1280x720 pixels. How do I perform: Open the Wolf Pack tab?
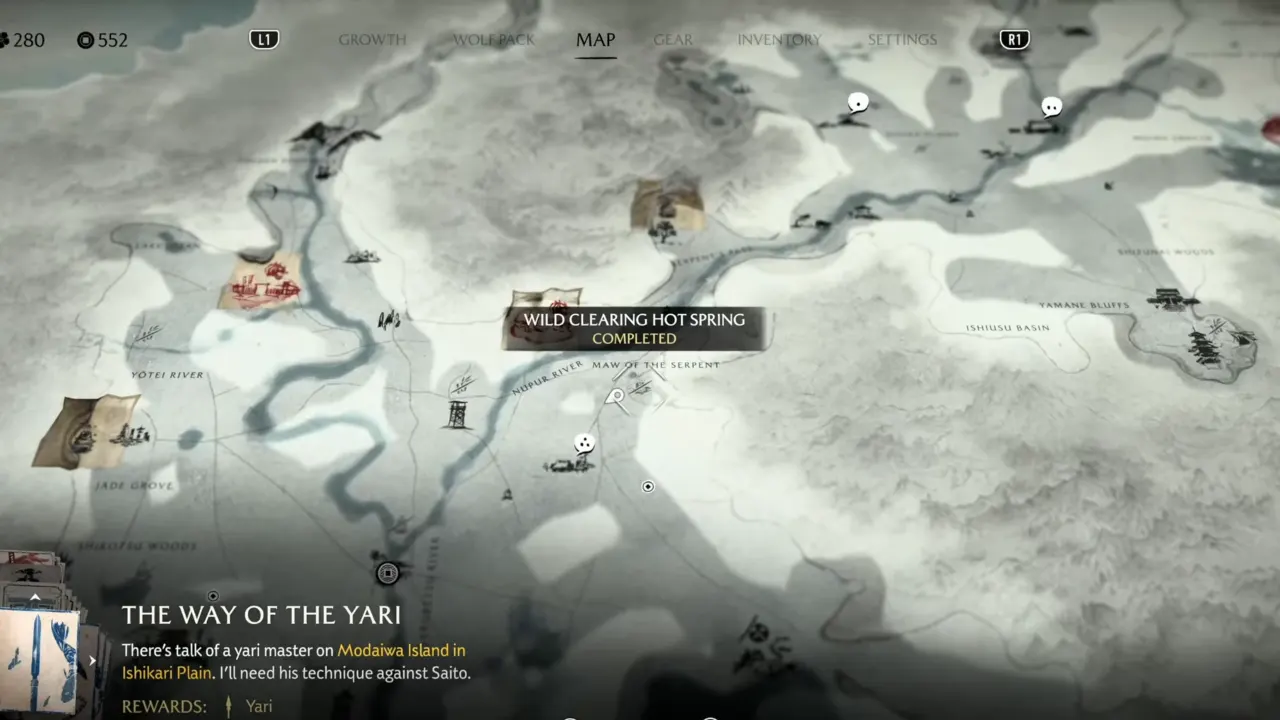(x=494, y=40)
